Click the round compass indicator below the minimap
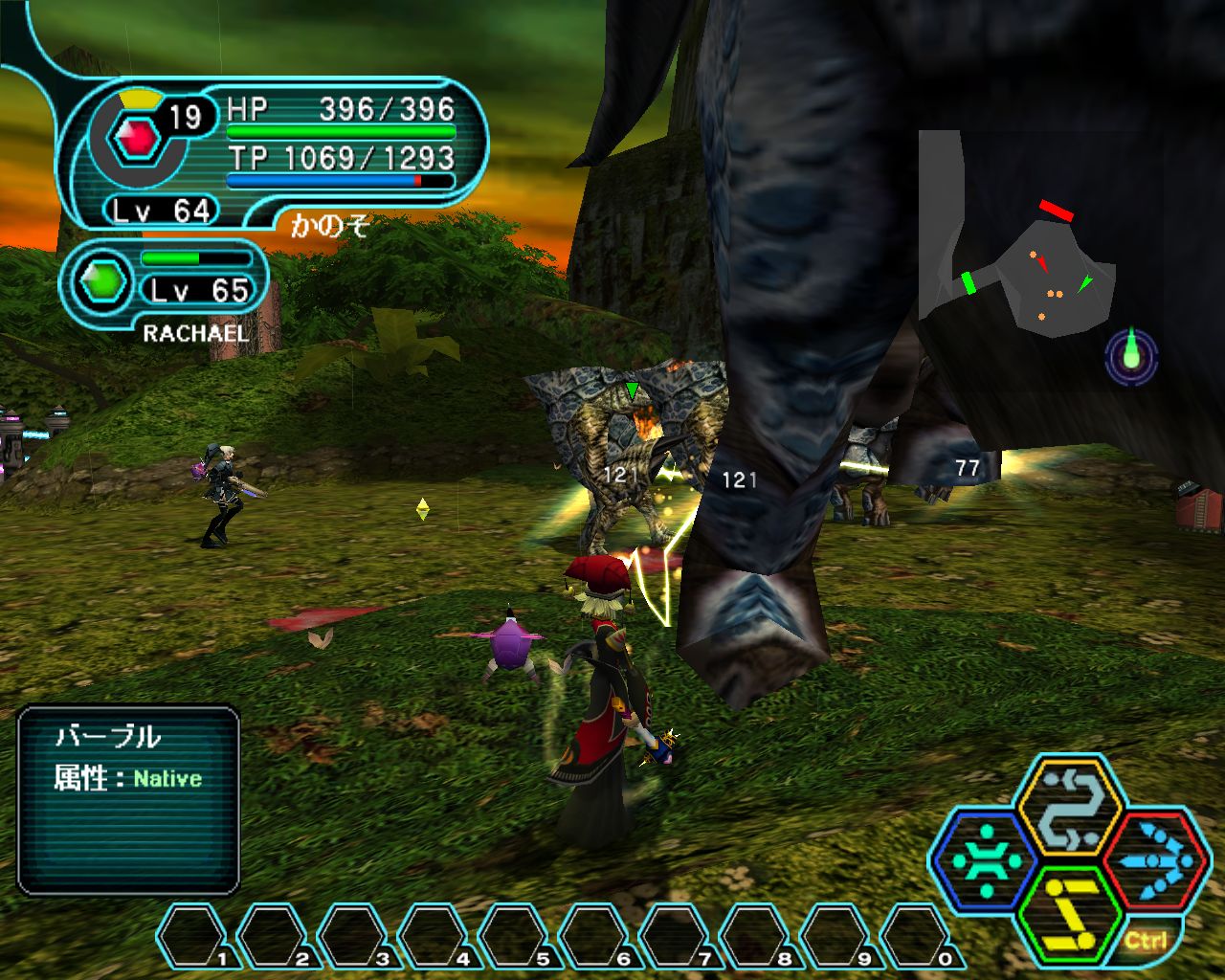The image size is (1225, 980). [1131, 358]
